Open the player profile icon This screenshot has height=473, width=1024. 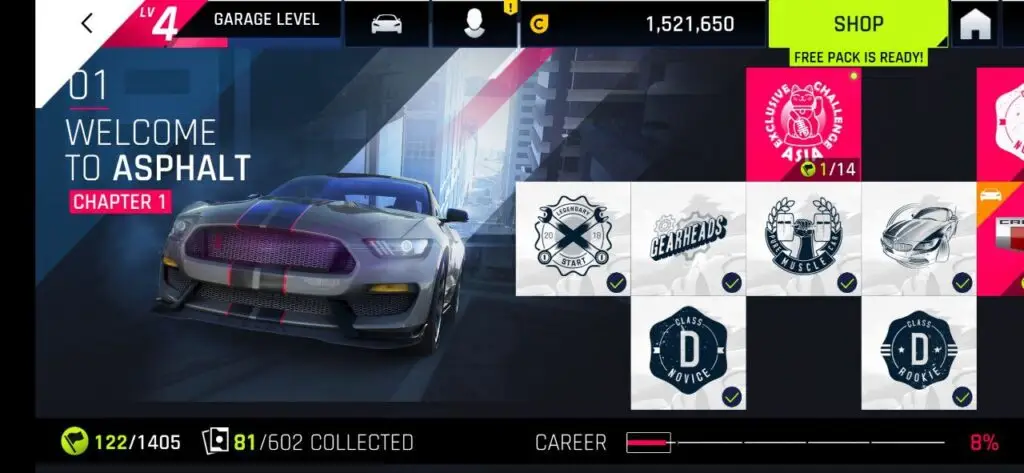(x=474, y=24)
